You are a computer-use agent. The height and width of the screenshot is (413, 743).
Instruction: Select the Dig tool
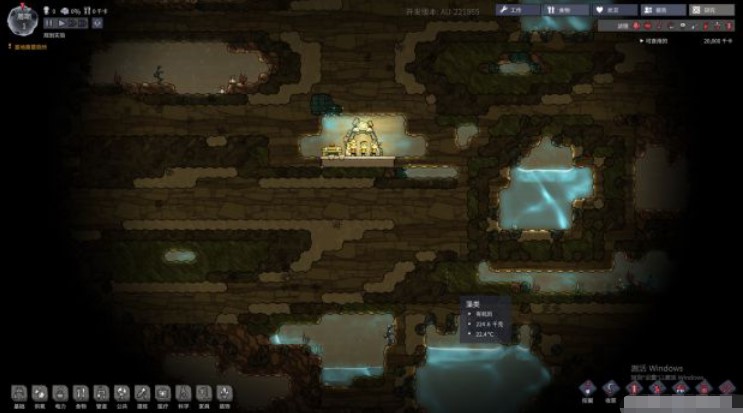pos(588,389)
